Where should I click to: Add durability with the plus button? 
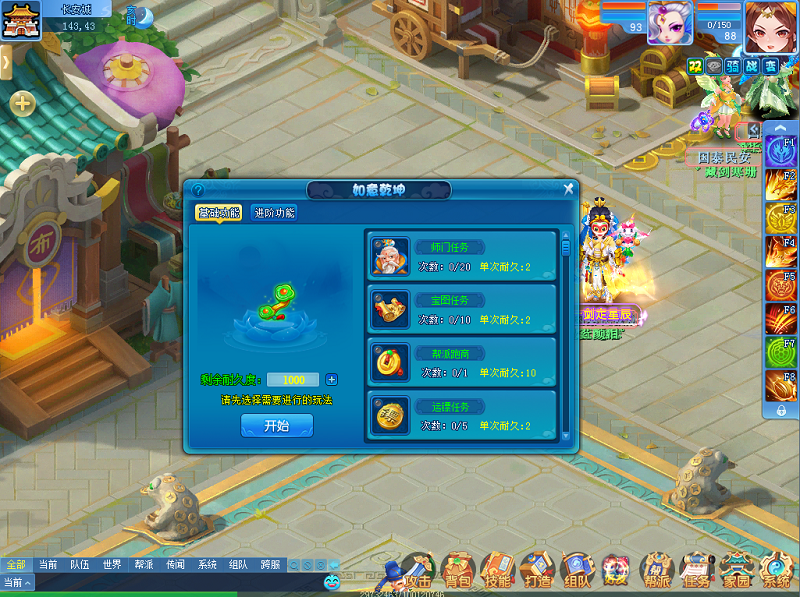[332, 380]
